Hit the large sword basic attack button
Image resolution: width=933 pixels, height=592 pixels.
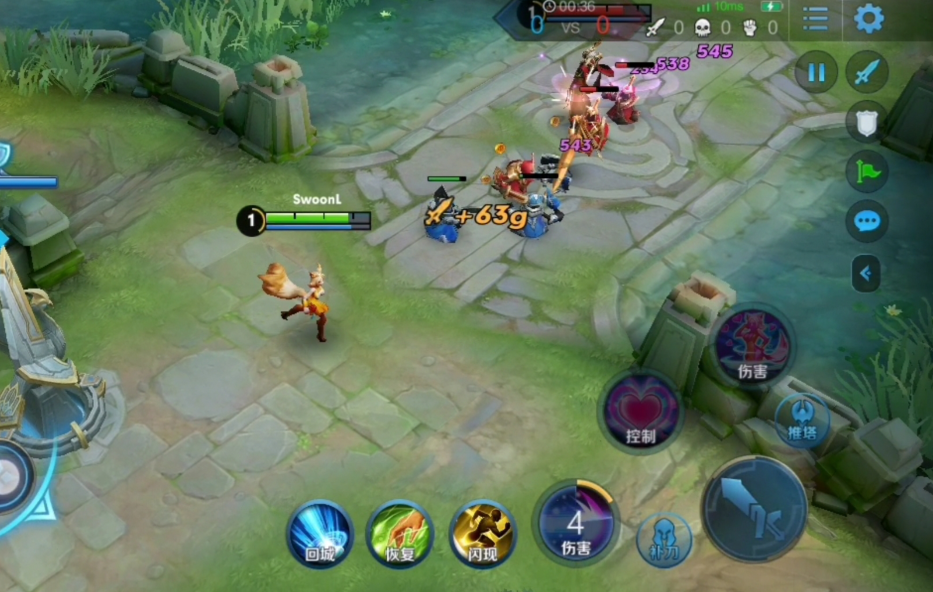pyautogui.click(x=753, y=508)
